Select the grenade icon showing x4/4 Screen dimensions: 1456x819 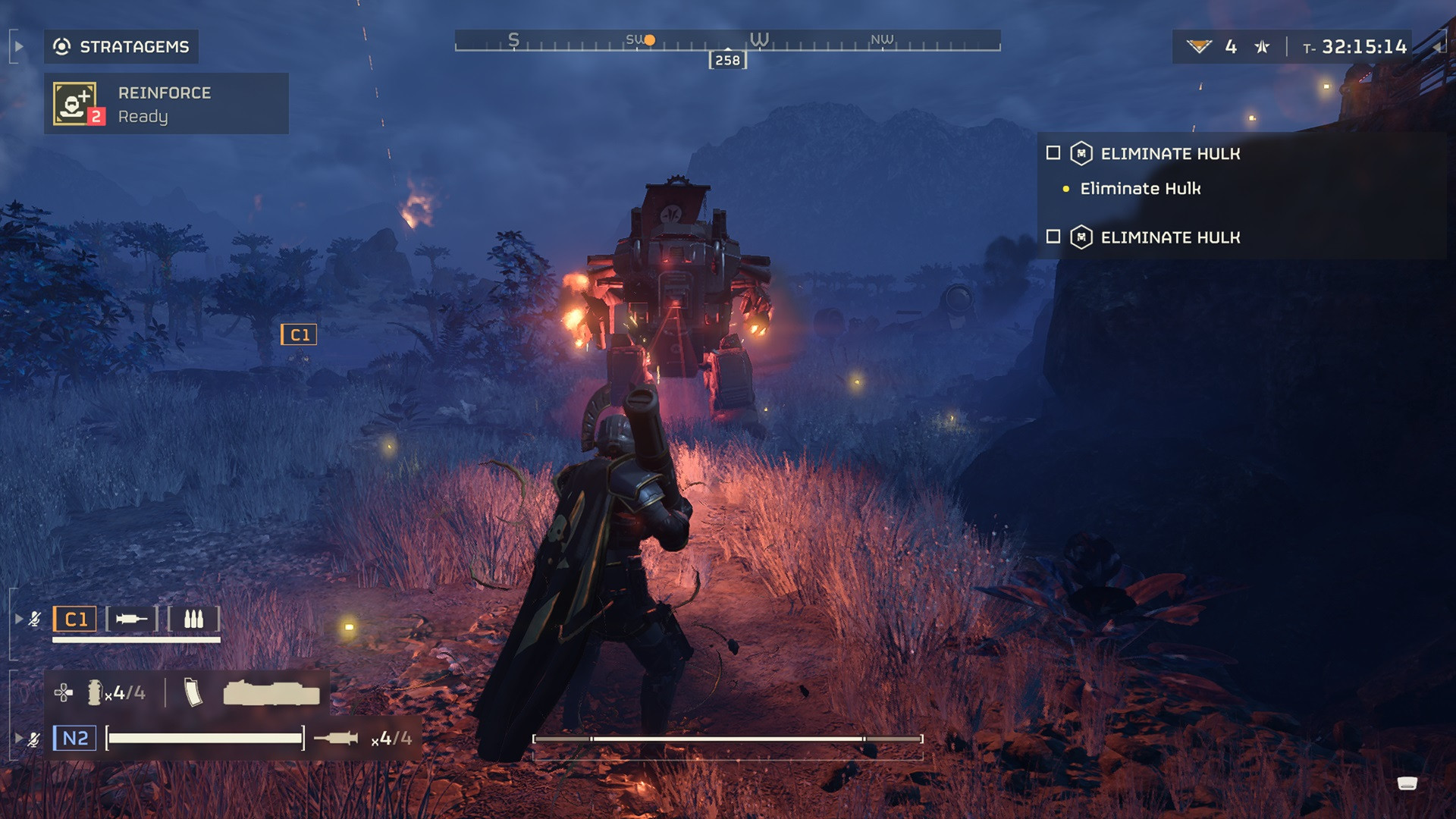95,692
